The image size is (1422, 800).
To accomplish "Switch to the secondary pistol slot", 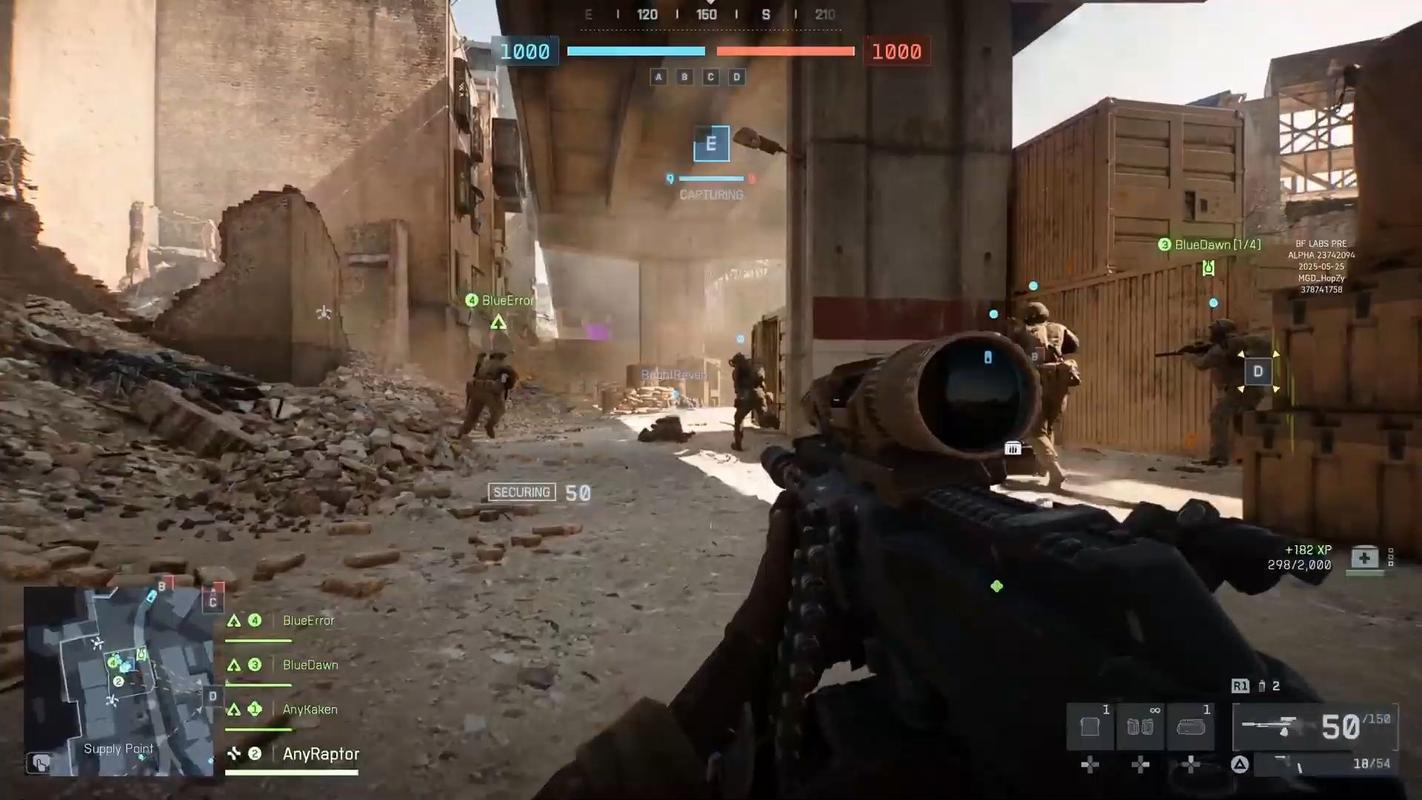I will (x=1318, y=765).
